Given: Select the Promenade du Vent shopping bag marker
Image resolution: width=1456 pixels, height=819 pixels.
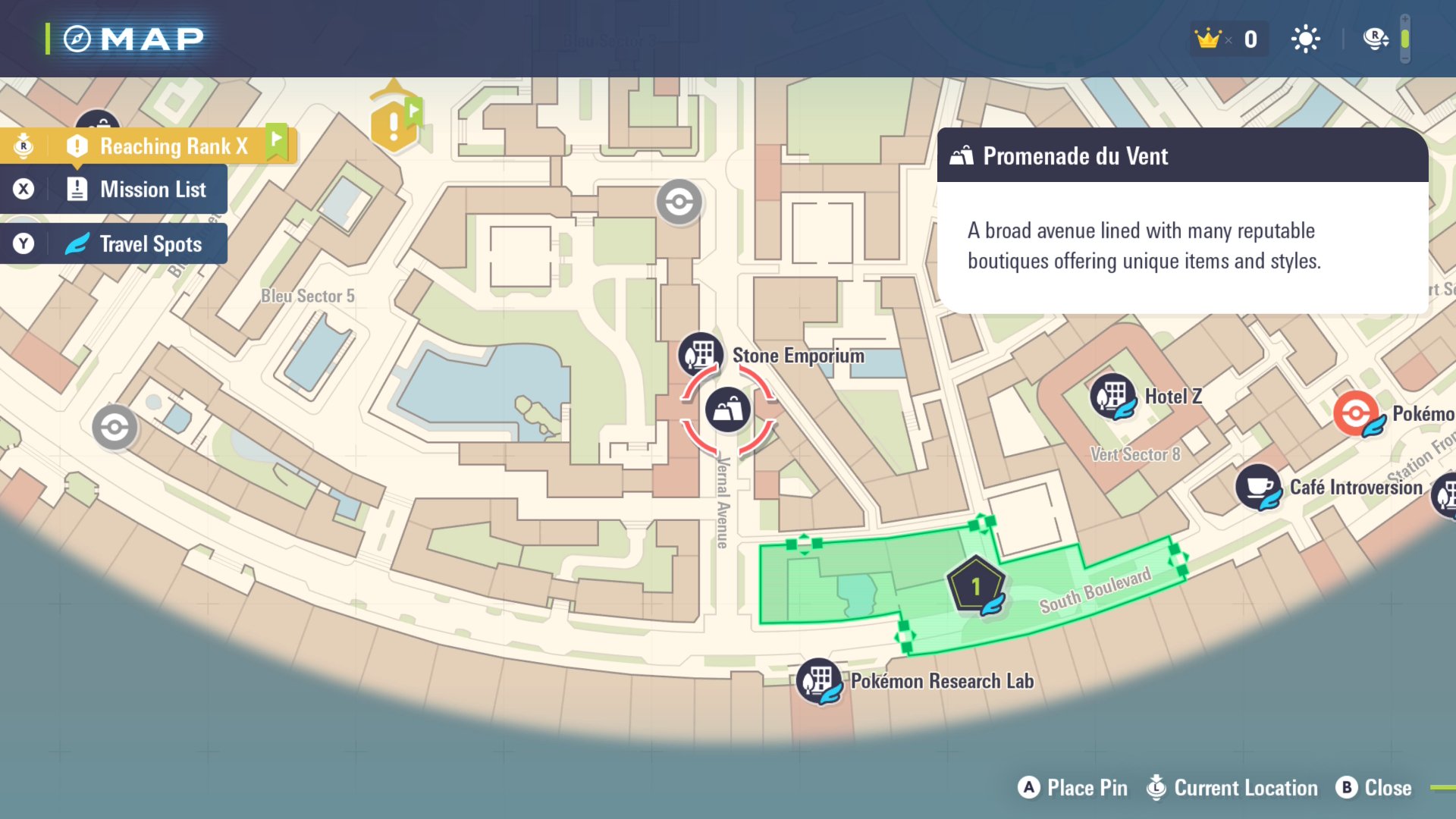Looking at the screenshot, I should (728, 409).
